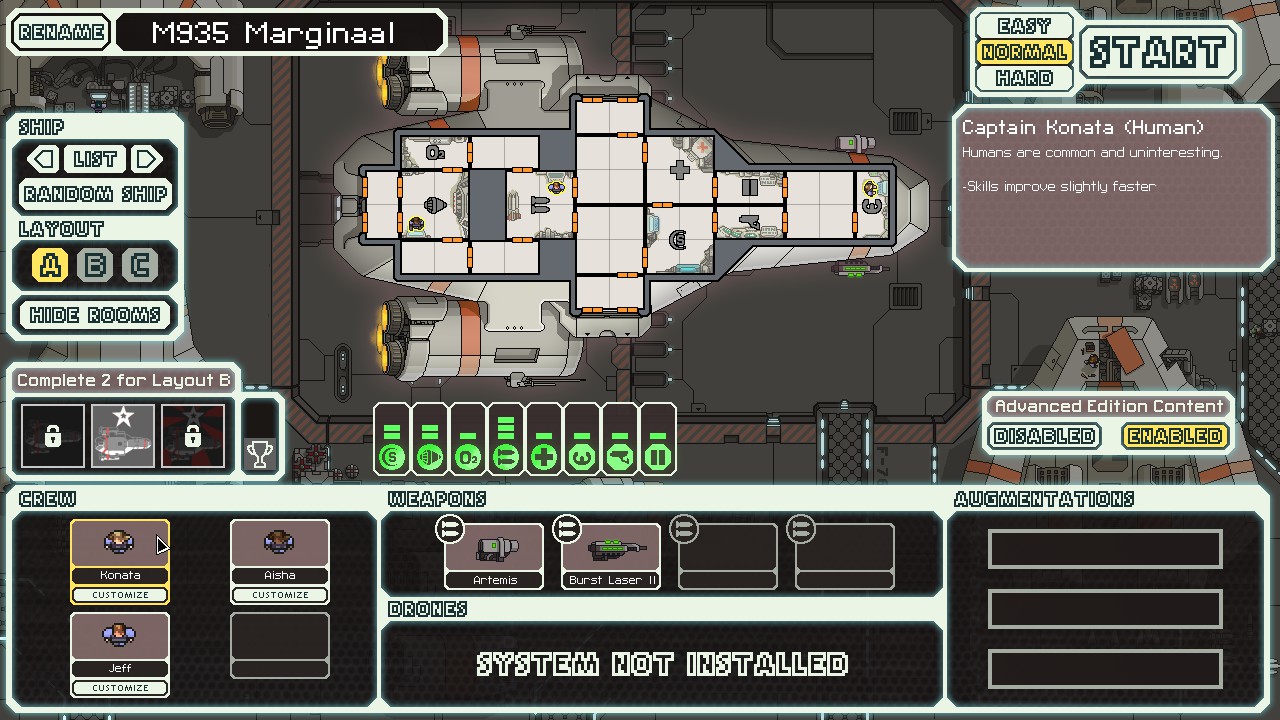Viewport: 1280px width, 720px height.
Task: Open the ship List
Action: [x=95, y=159]
